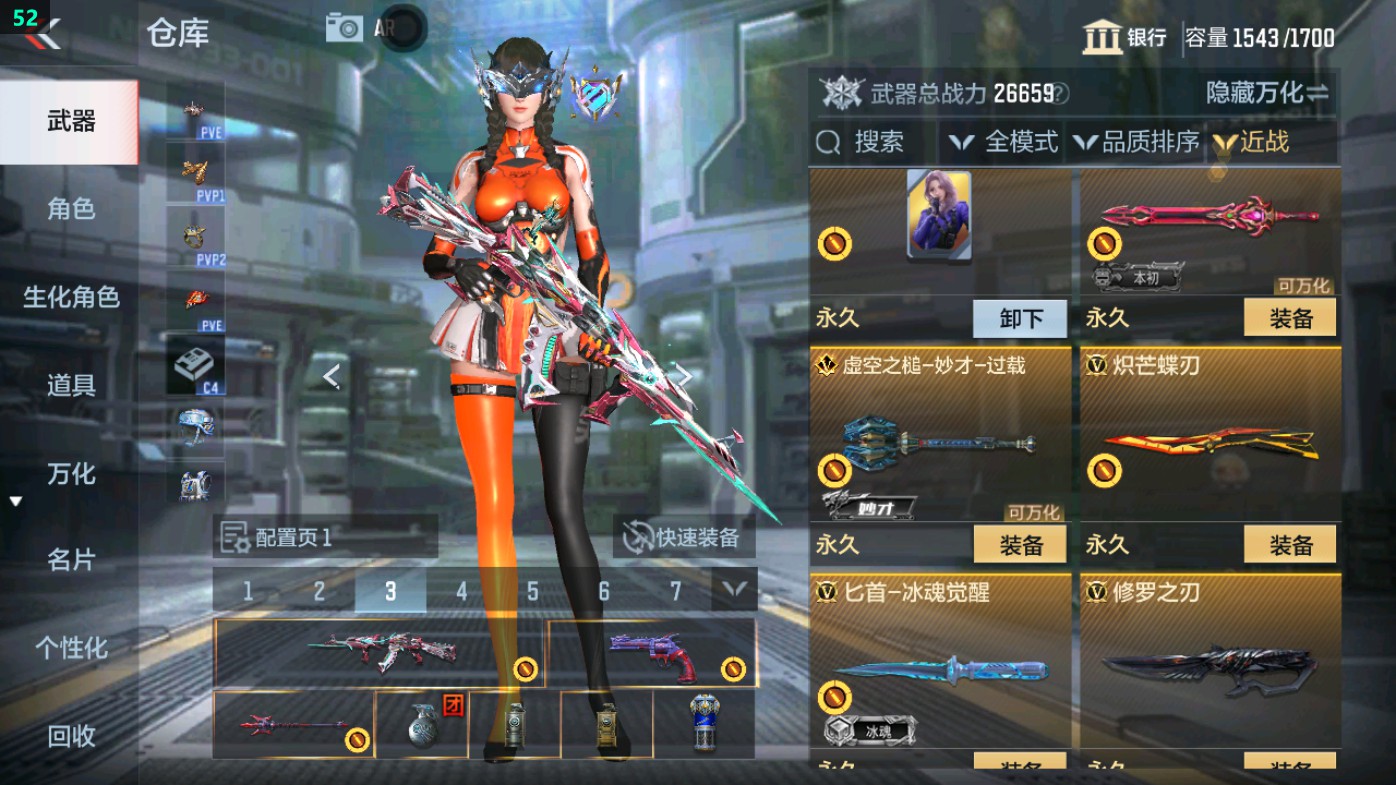Viewport: 1396px width, 785px height.
Task: Open the 近战 melee category dropdown
Action: (1264, 142)
